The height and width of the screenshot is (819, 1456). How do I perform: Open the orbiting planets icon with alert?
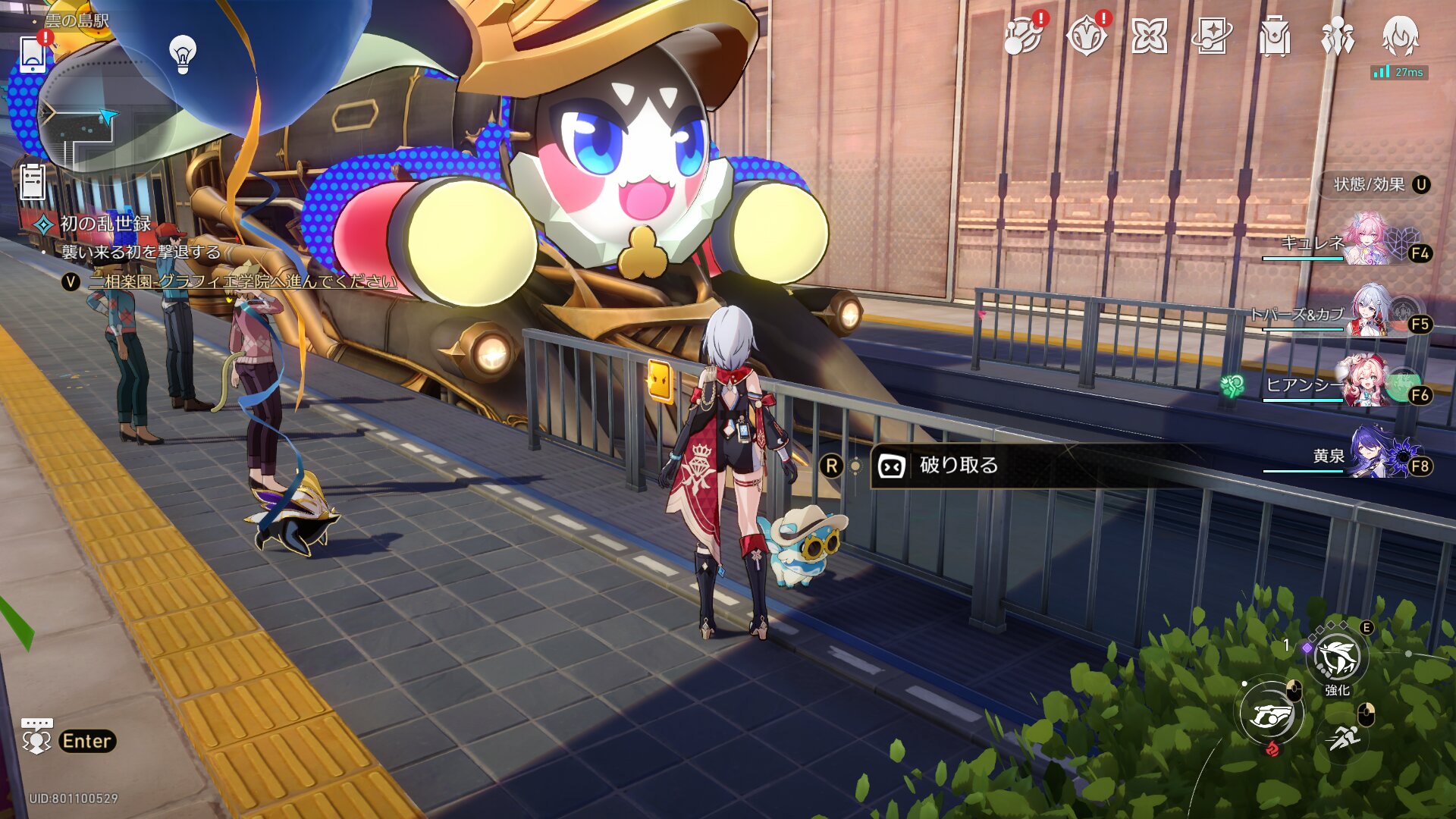1023,36
